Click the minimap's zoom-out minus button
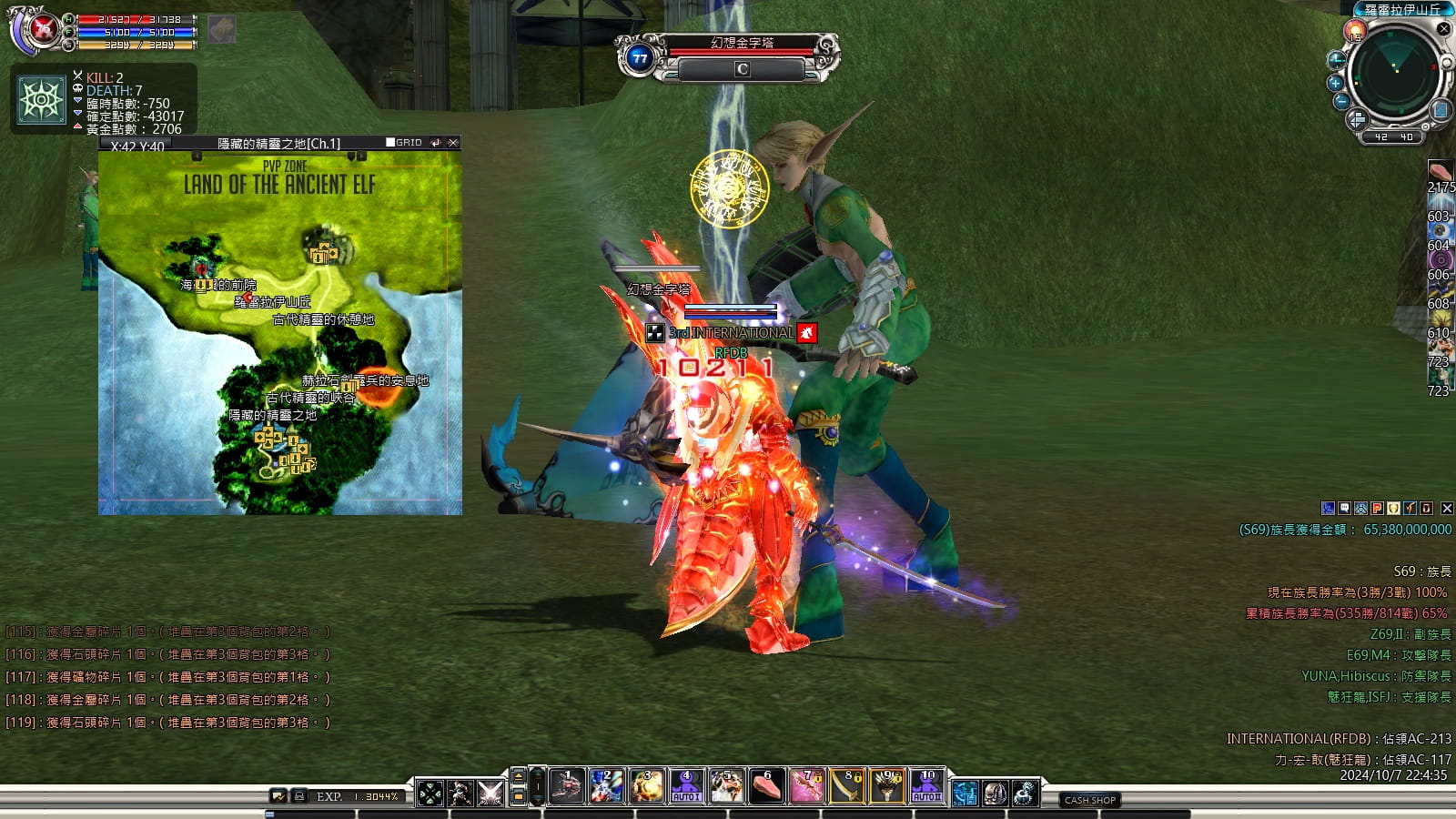 (1341, 102)
